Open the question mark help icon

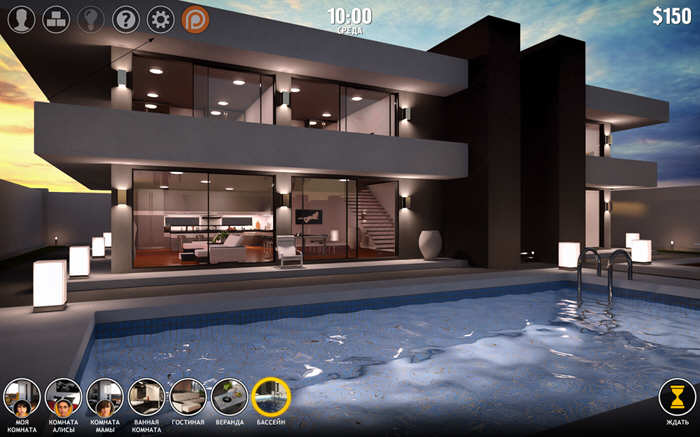125,18
